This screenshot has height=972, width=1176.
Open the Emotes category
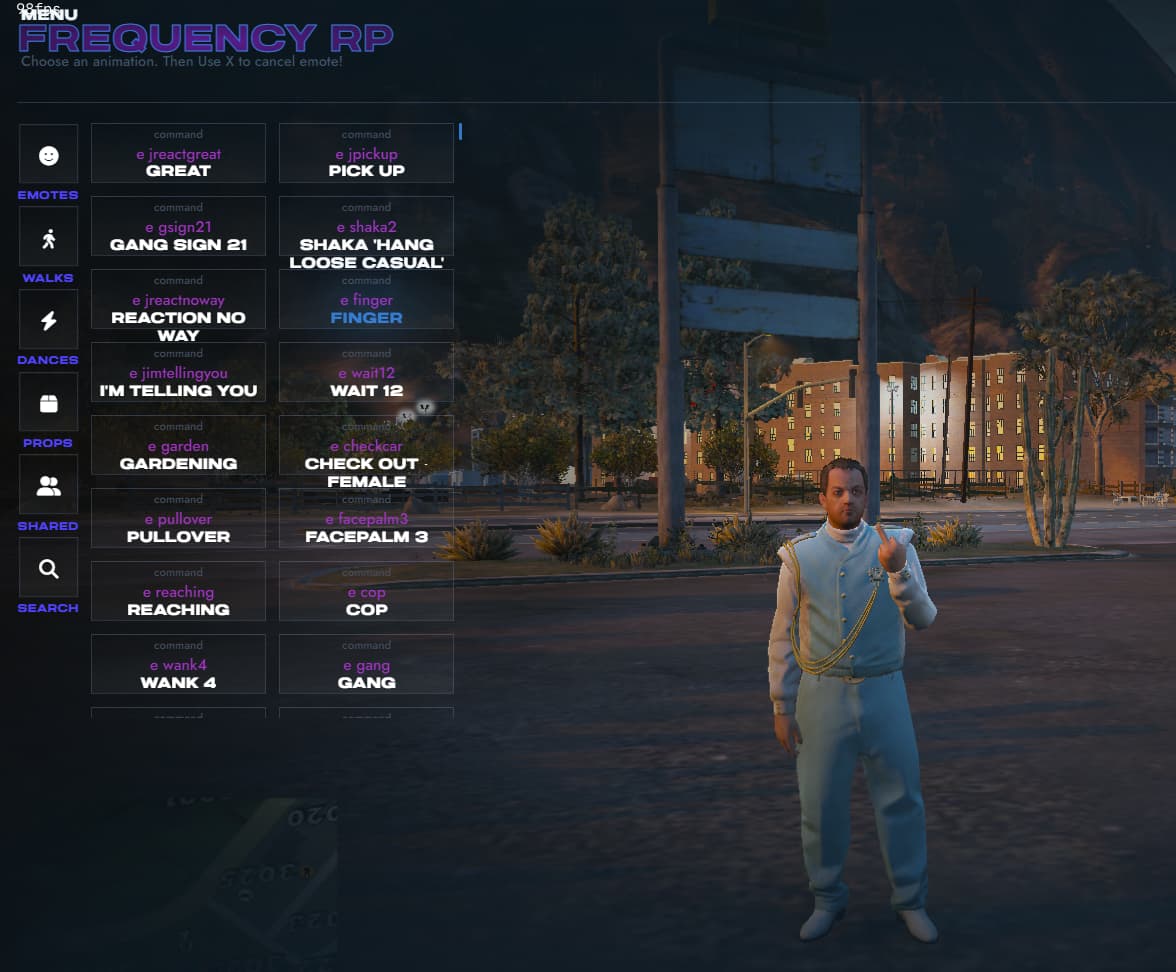click(x=48, y=154)
